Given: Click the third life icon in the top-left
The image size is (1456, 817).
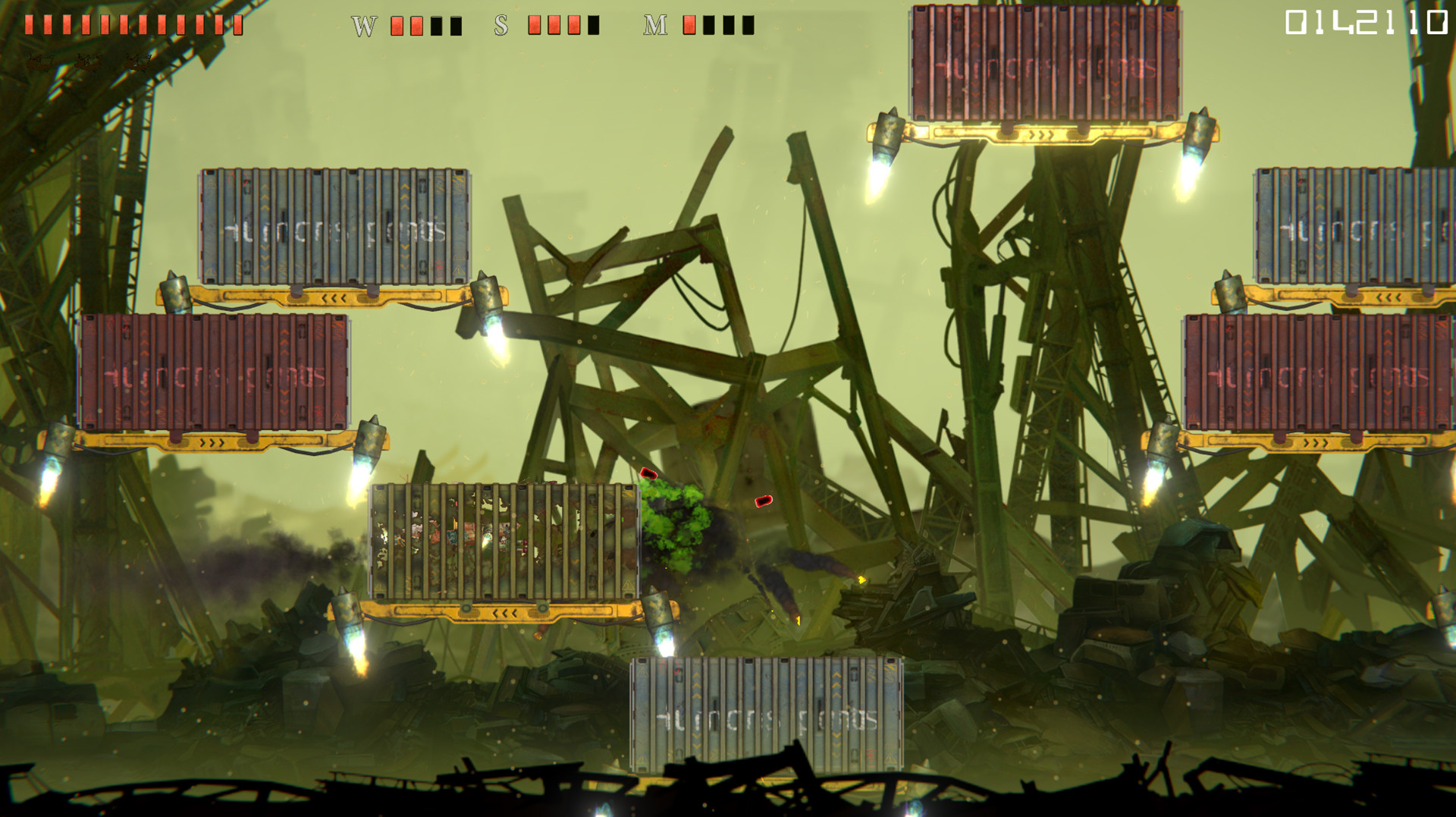Looking at the screenshot, I should pyautogui.click(x=136, y=62).
